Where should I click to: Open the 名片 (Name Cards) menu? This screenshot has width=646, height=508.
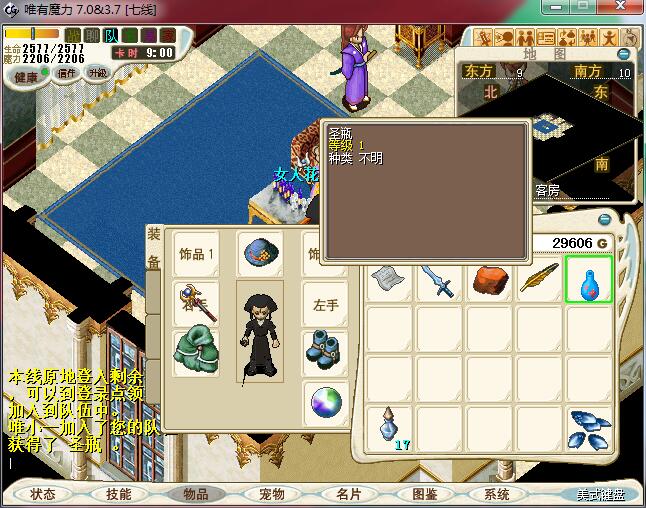[347, 494]
